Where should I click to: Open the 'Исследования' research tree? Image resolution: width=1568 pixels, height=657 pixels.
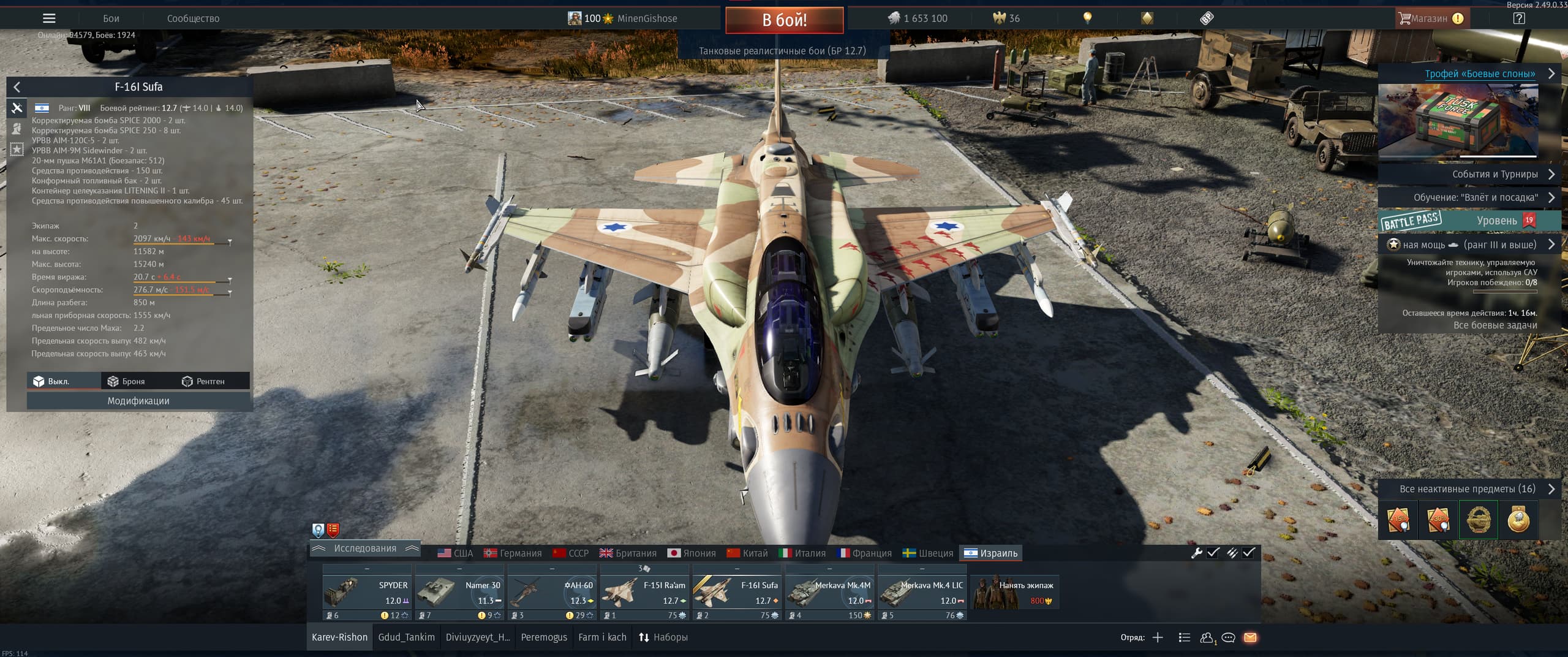[365, 549]
